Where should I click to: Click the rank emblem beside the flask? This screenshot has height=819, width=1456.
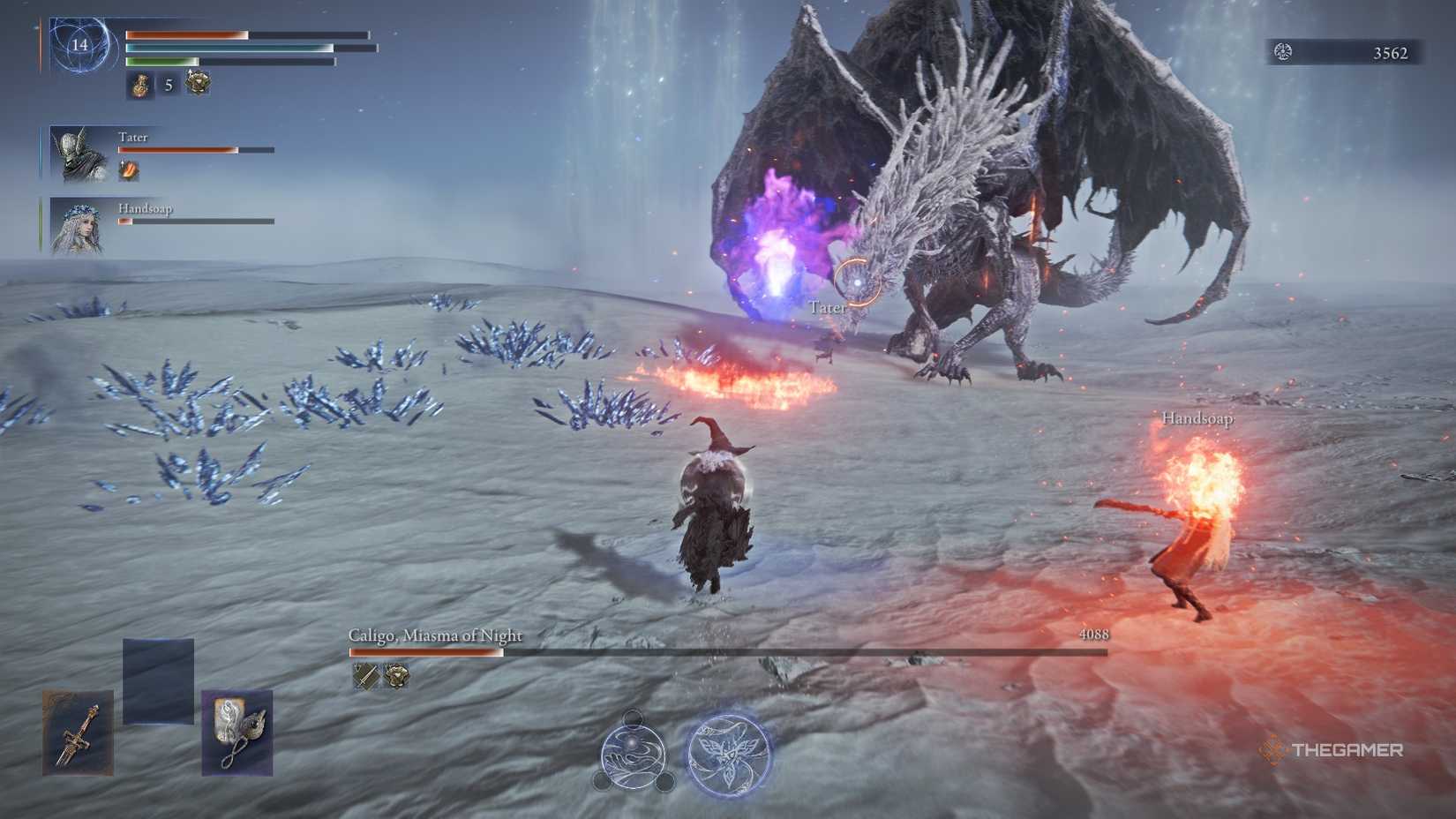(196, 82)
